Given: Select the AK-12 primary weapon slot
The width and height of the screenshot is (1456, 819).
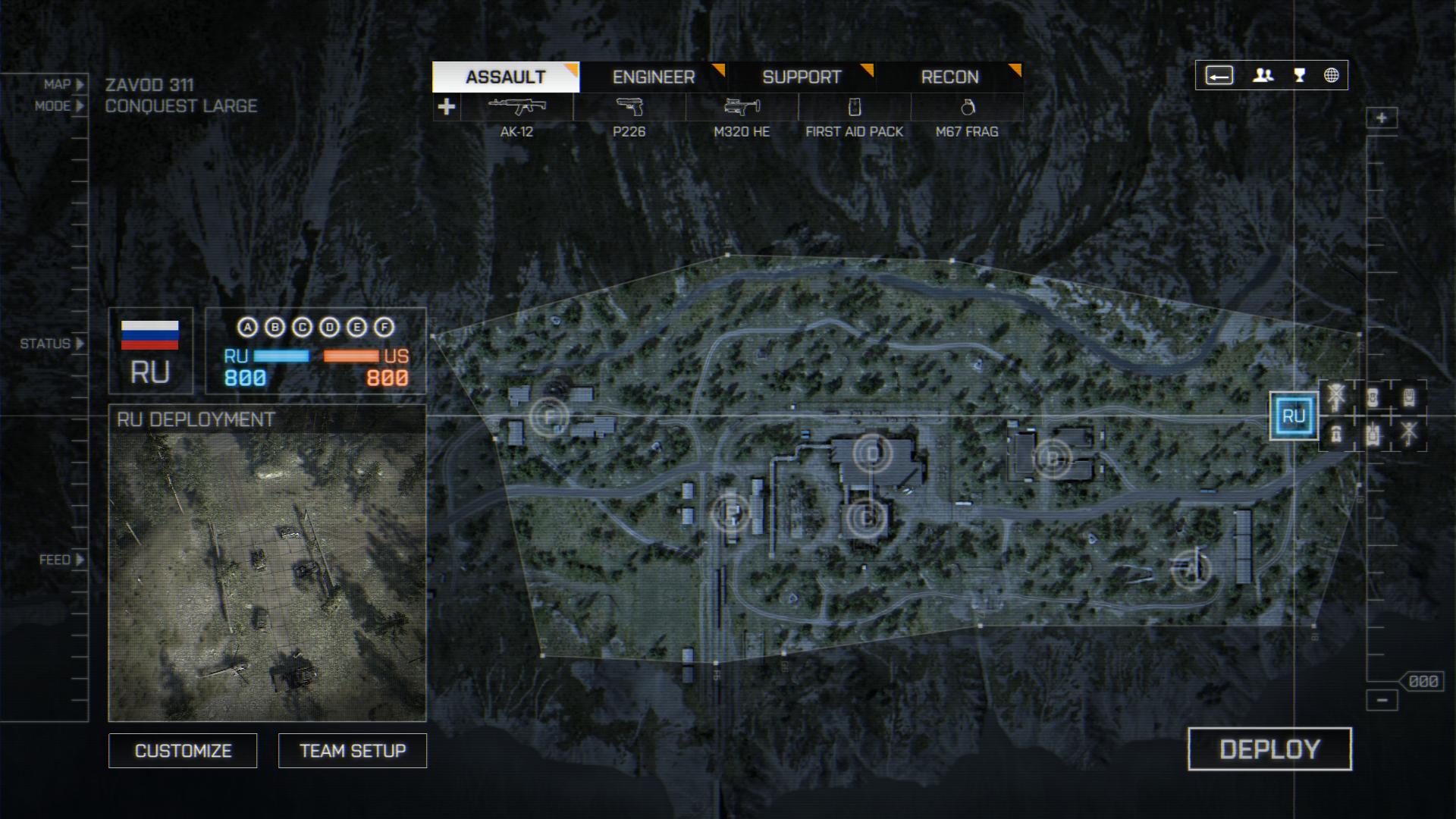Looking at the screenshot, I should click(516, 108).
